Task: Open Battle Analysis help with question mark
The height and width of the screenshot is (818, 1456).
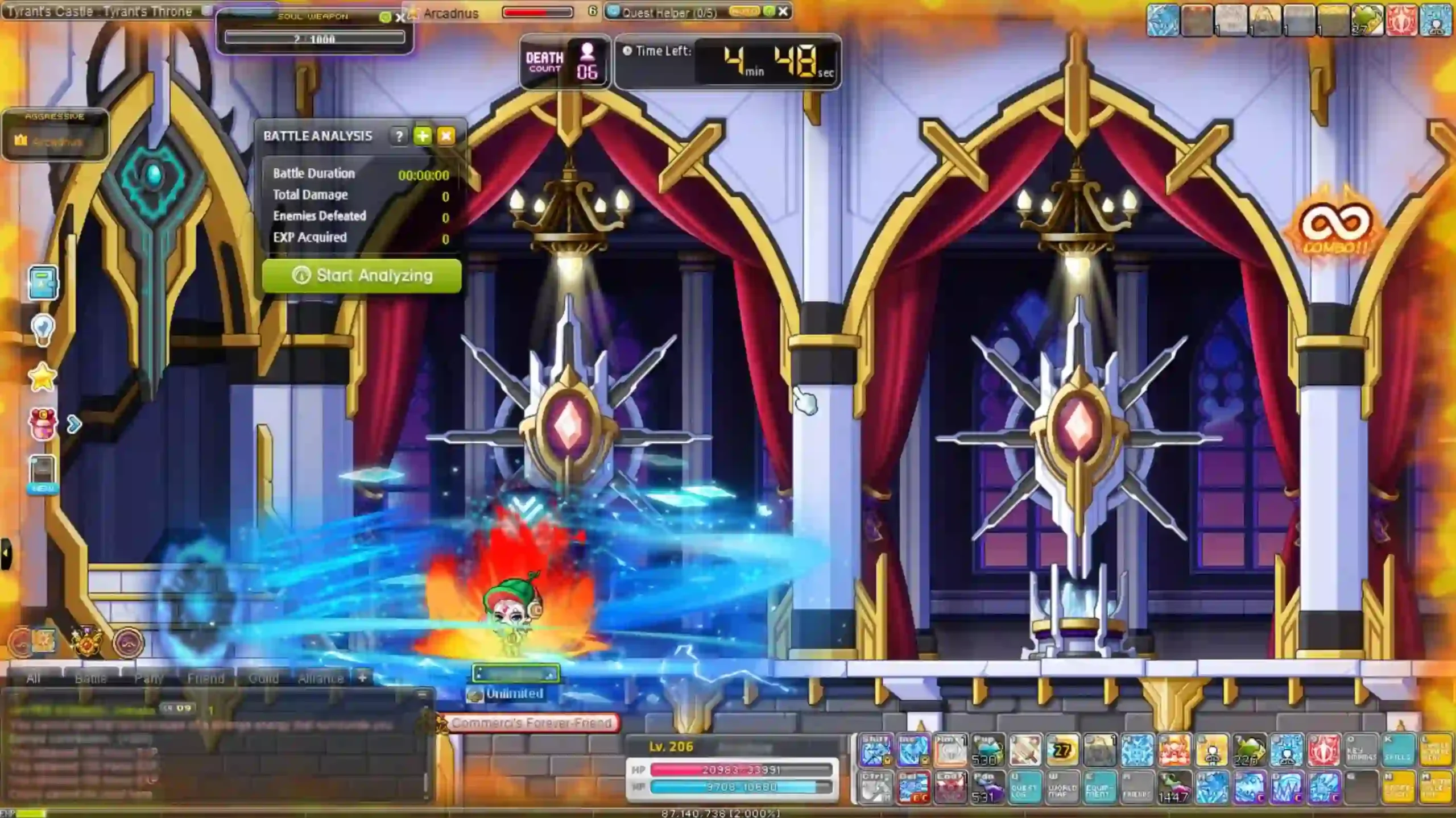Action: pos(399,136)
